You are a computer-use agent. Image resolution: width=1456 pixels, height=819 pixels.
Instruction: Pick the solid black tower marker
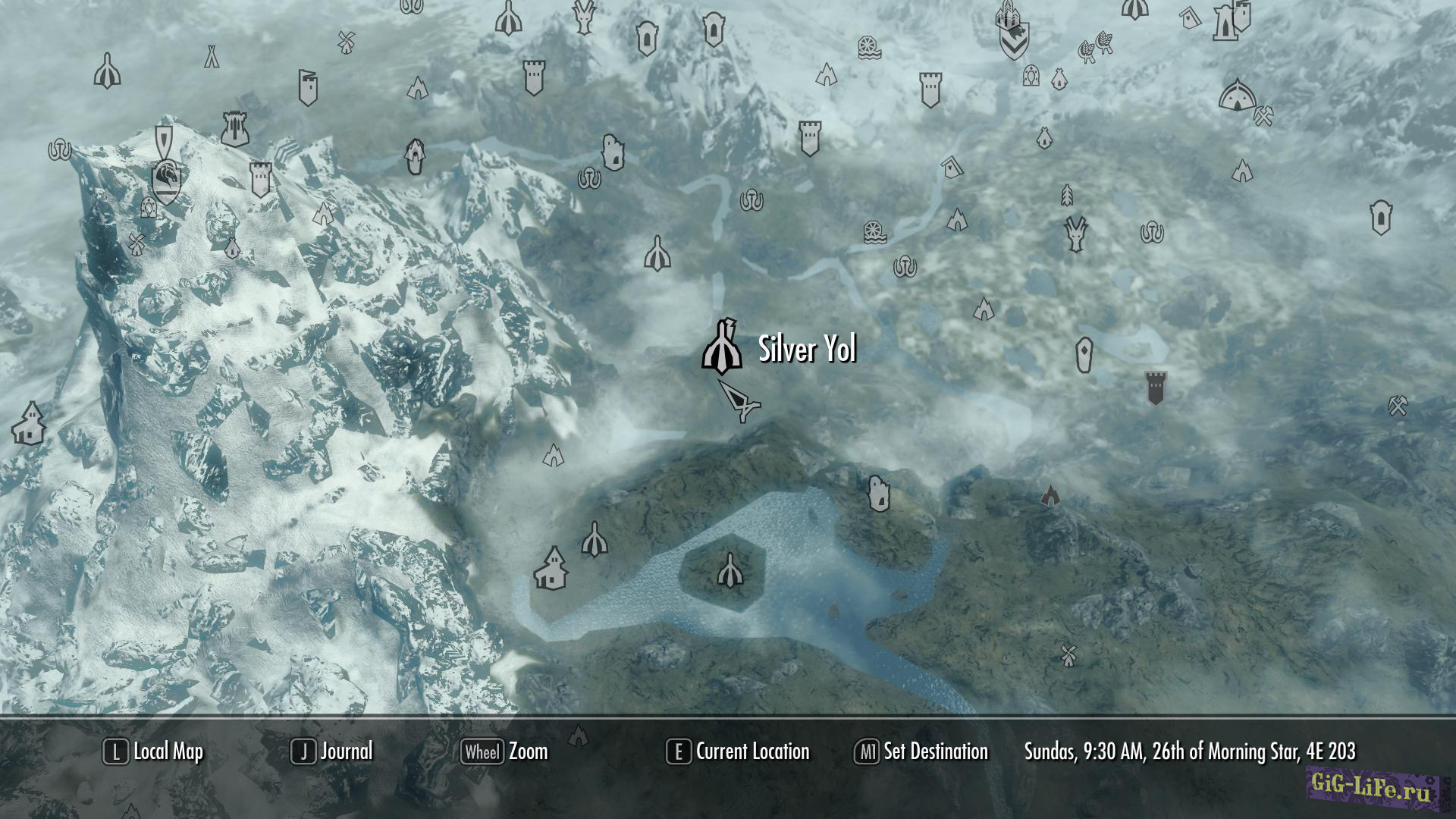(1155, 388)
